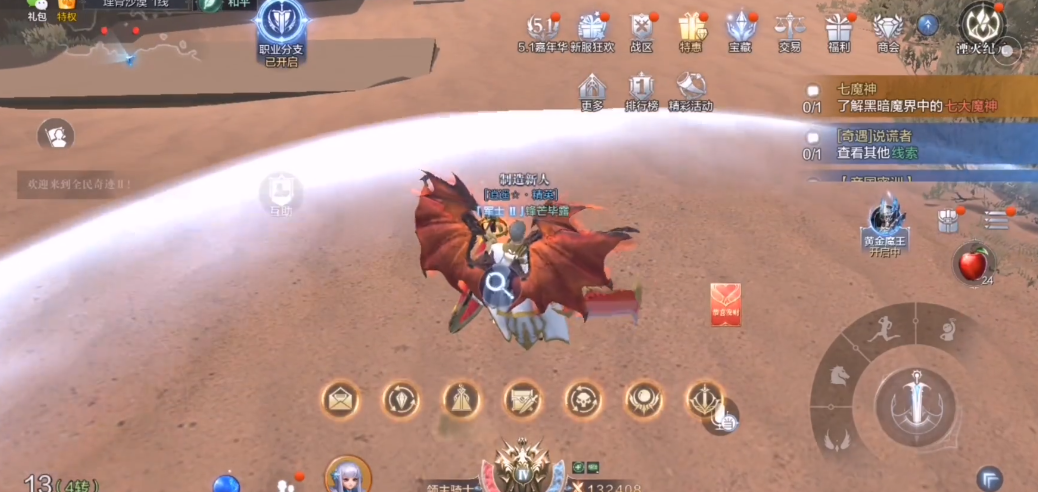Open the 战区 war zone menu
The height and width of the screenshot is (492, 1038).
(642, 28)
